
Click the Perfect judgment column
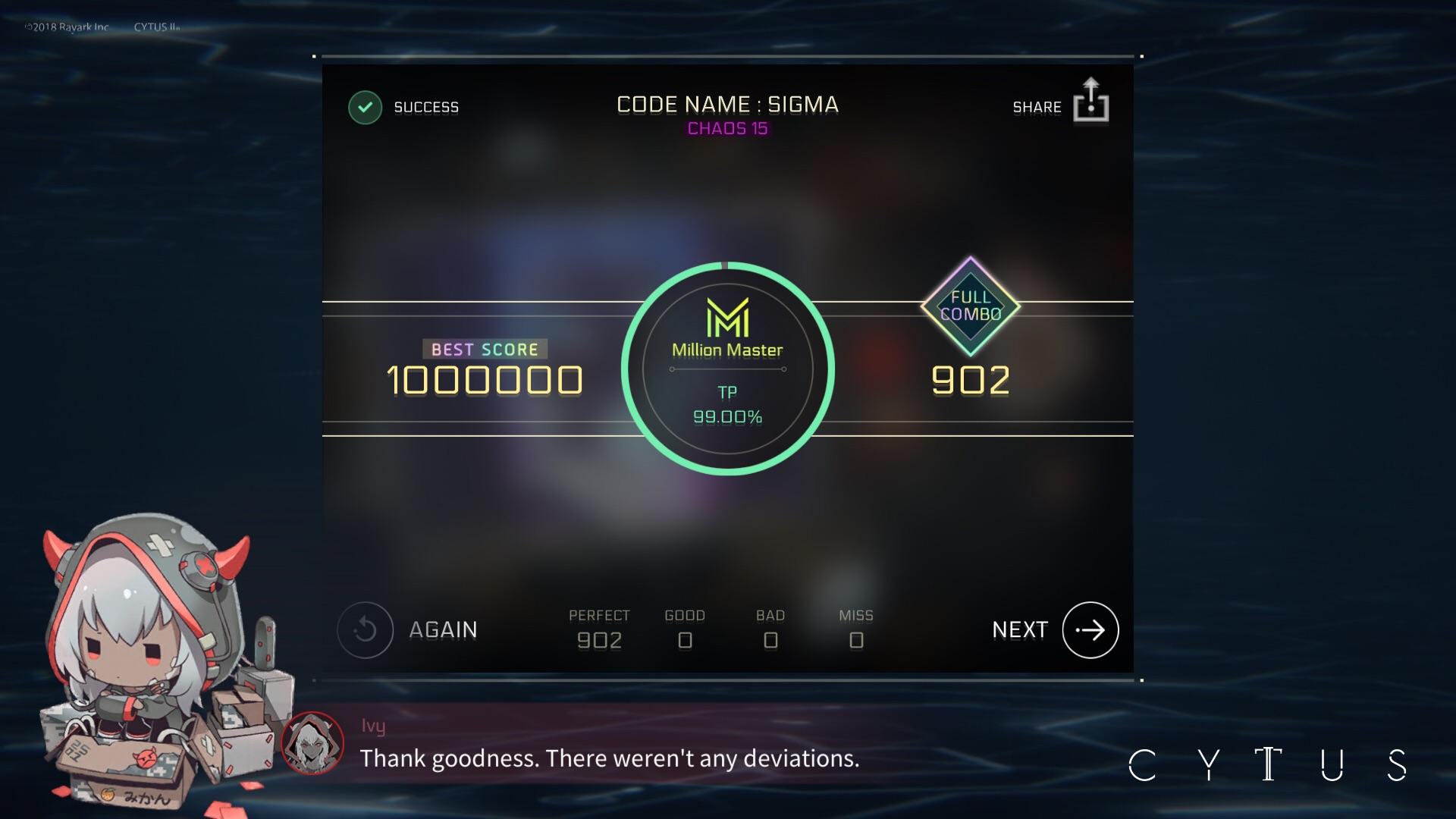click(600, 629)
